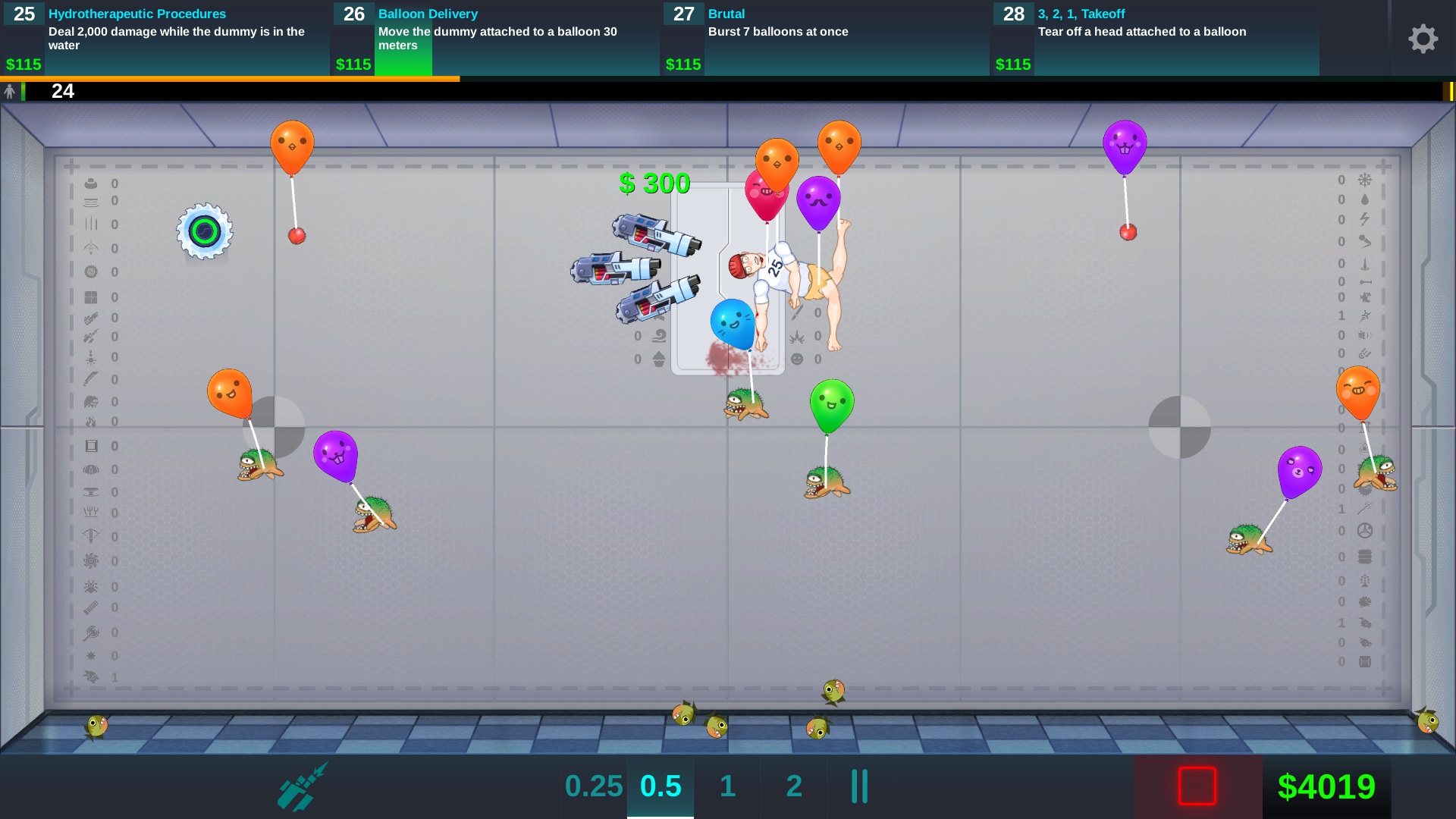The image size is (1456, 819).
Task: Pause the simulation
Action: pyautogui.click(x=858, y=786)
